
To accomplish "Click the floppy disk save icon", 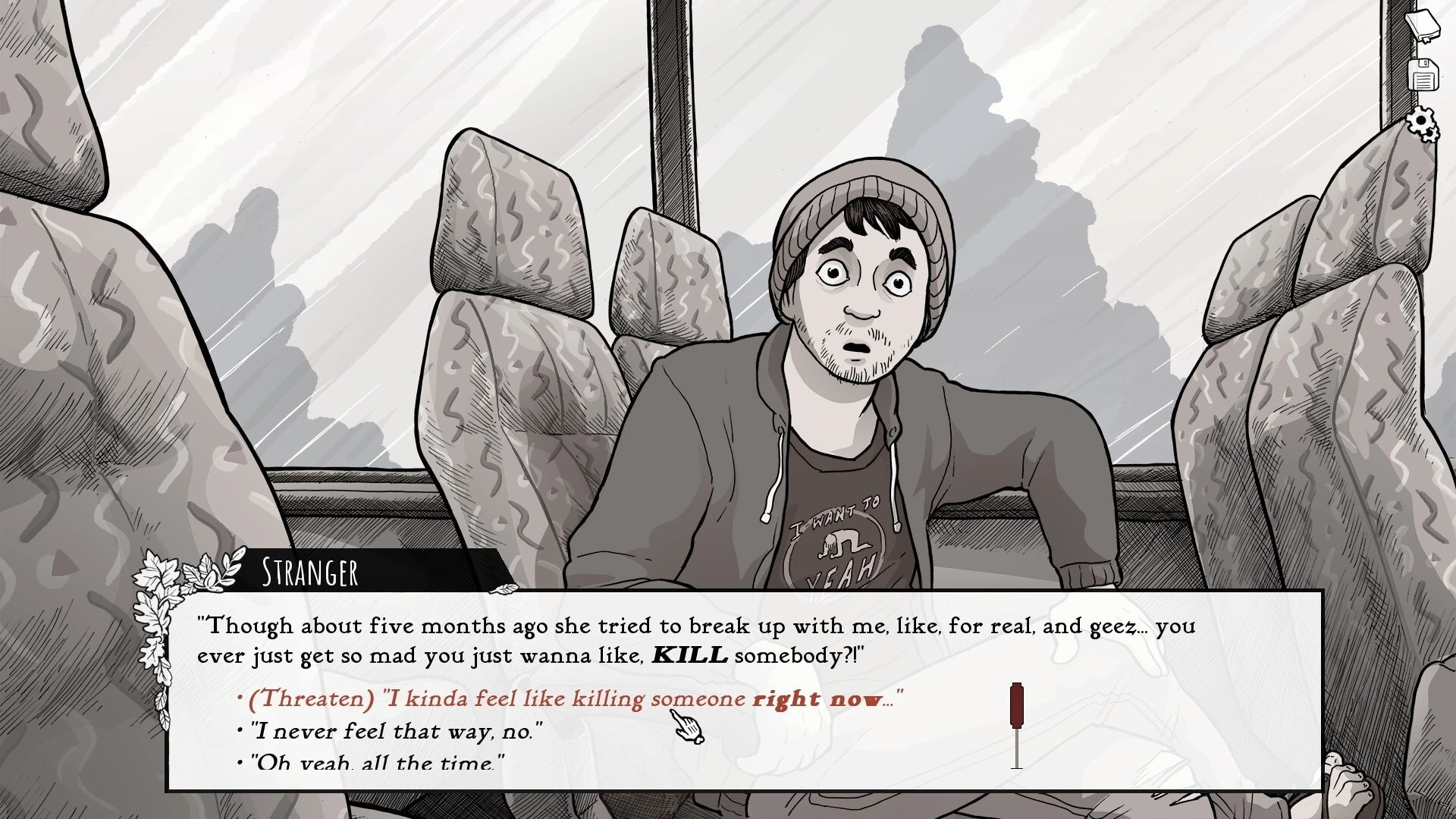I will 1423,76.
